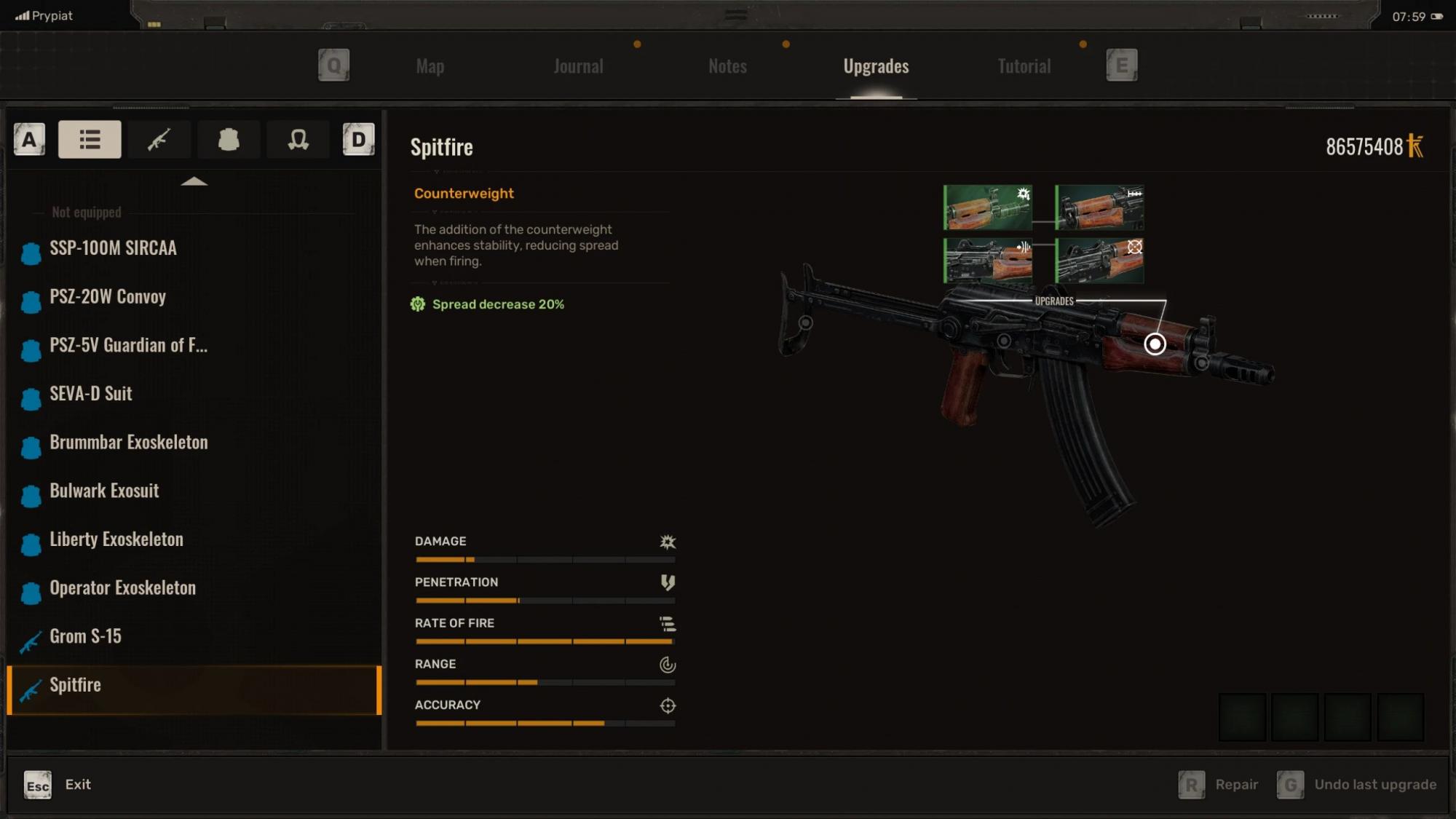Image resolution: width=1456 pixels, height=819 pixels.
Task: Choose the damage upgrade thumbnail
Action: [988, 207]
